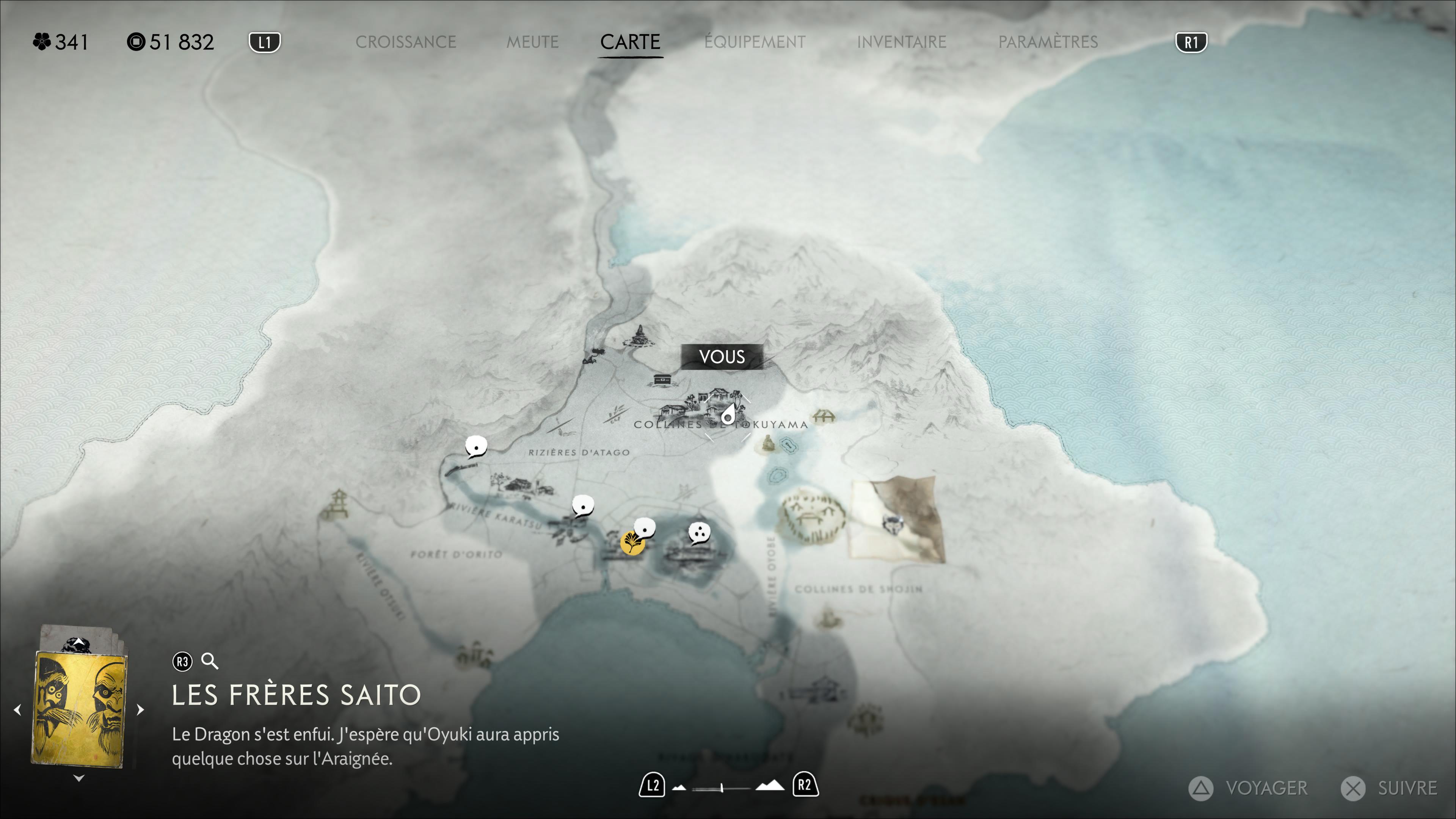Cycle to the next quest card

[x=140, y=709]
